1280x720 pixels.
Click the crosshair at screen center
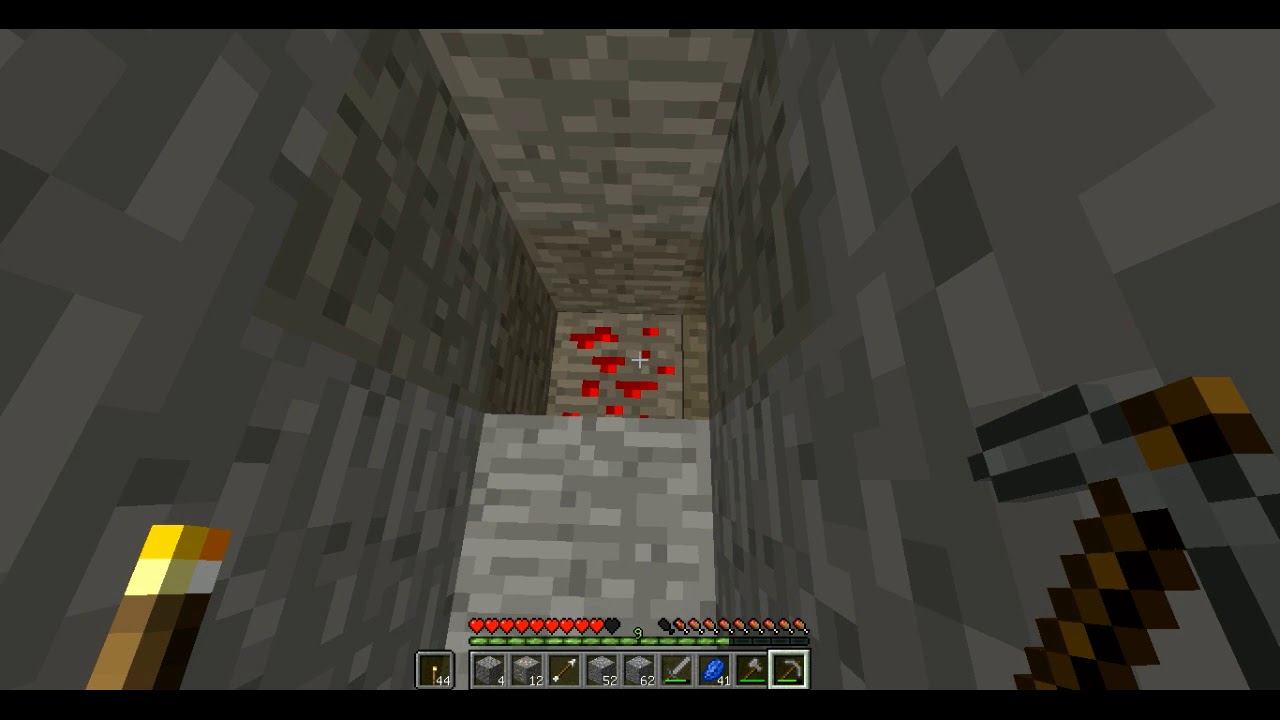coord(640,360)
